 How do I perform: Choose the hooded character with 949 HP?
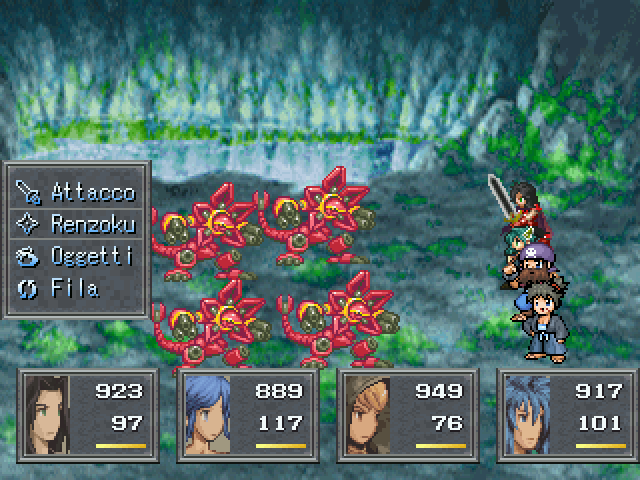(x=407, y=414)
